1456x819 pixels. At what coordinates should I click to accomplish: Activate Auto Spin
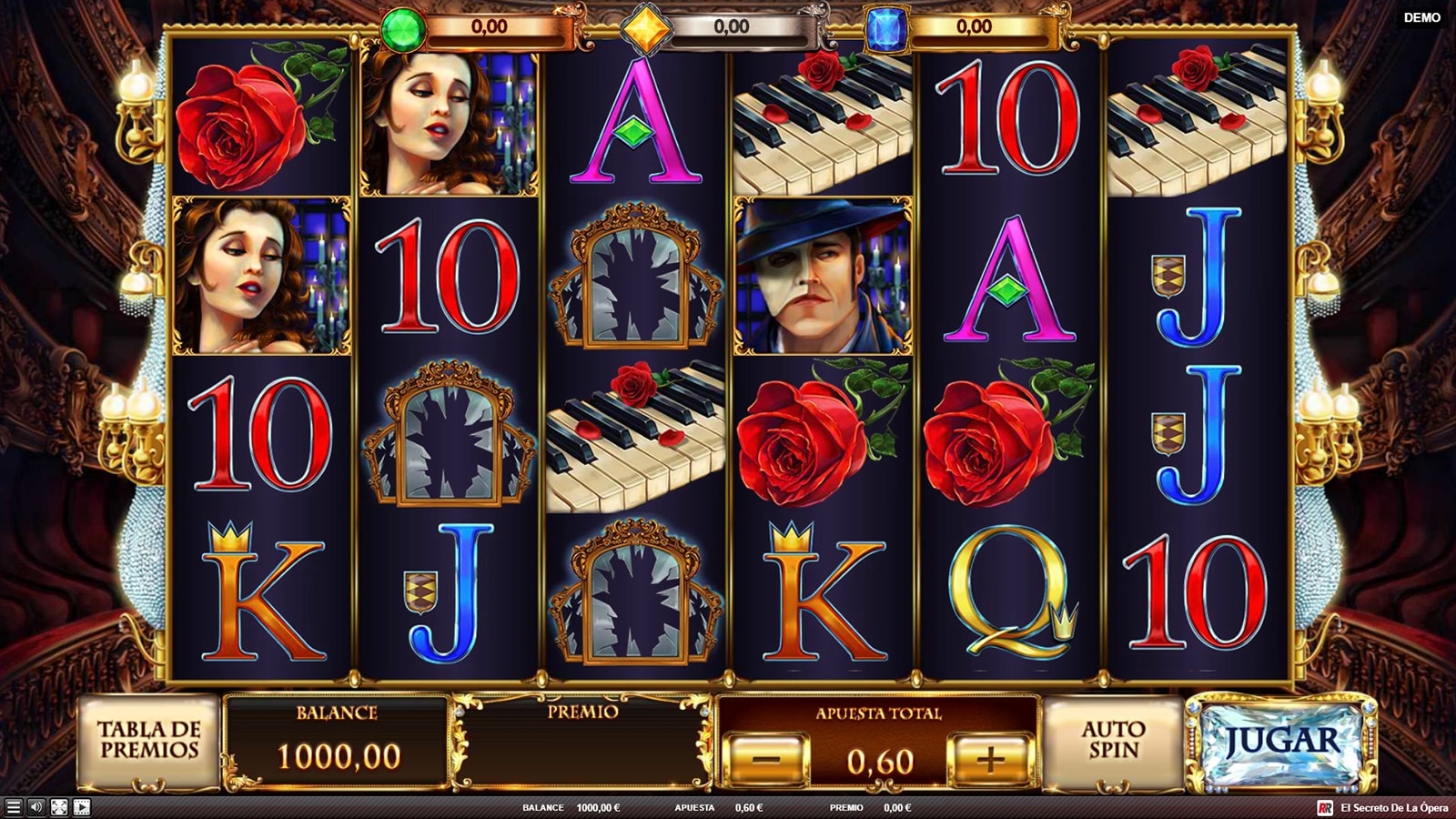pos(1113,741)
